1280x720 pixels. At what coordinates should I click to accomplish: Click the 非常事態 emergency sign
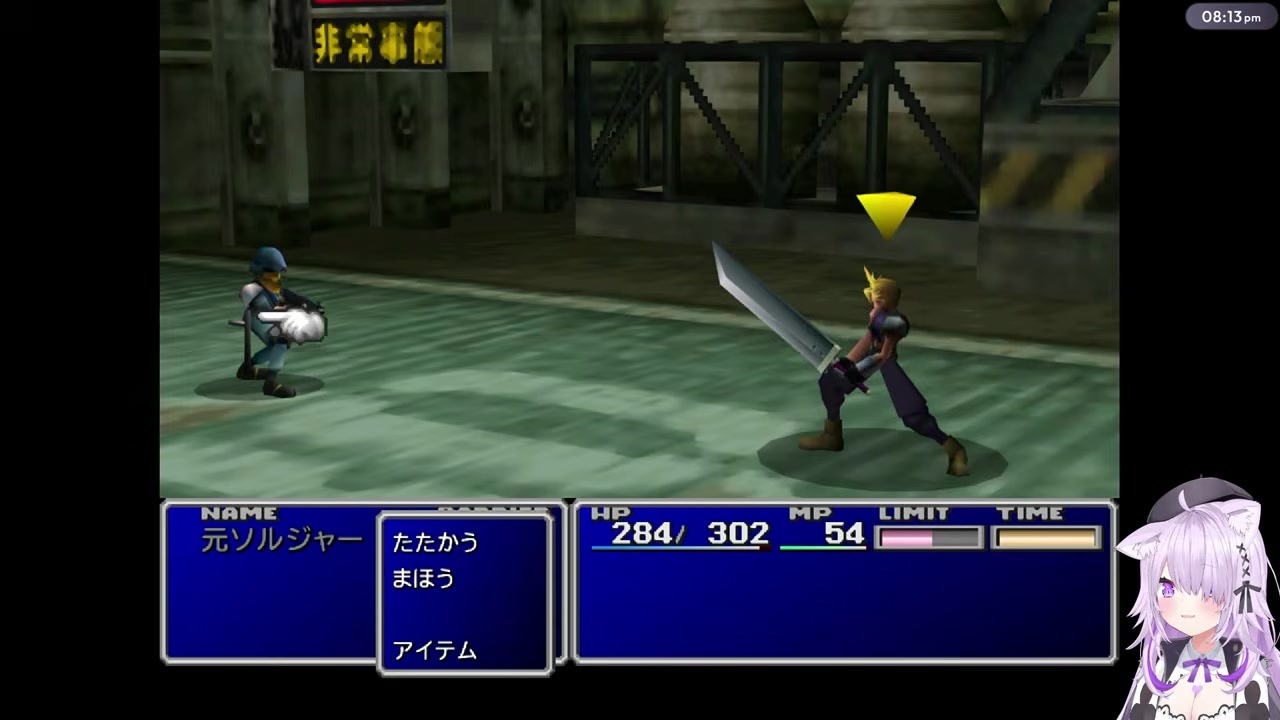coord(377,42)
